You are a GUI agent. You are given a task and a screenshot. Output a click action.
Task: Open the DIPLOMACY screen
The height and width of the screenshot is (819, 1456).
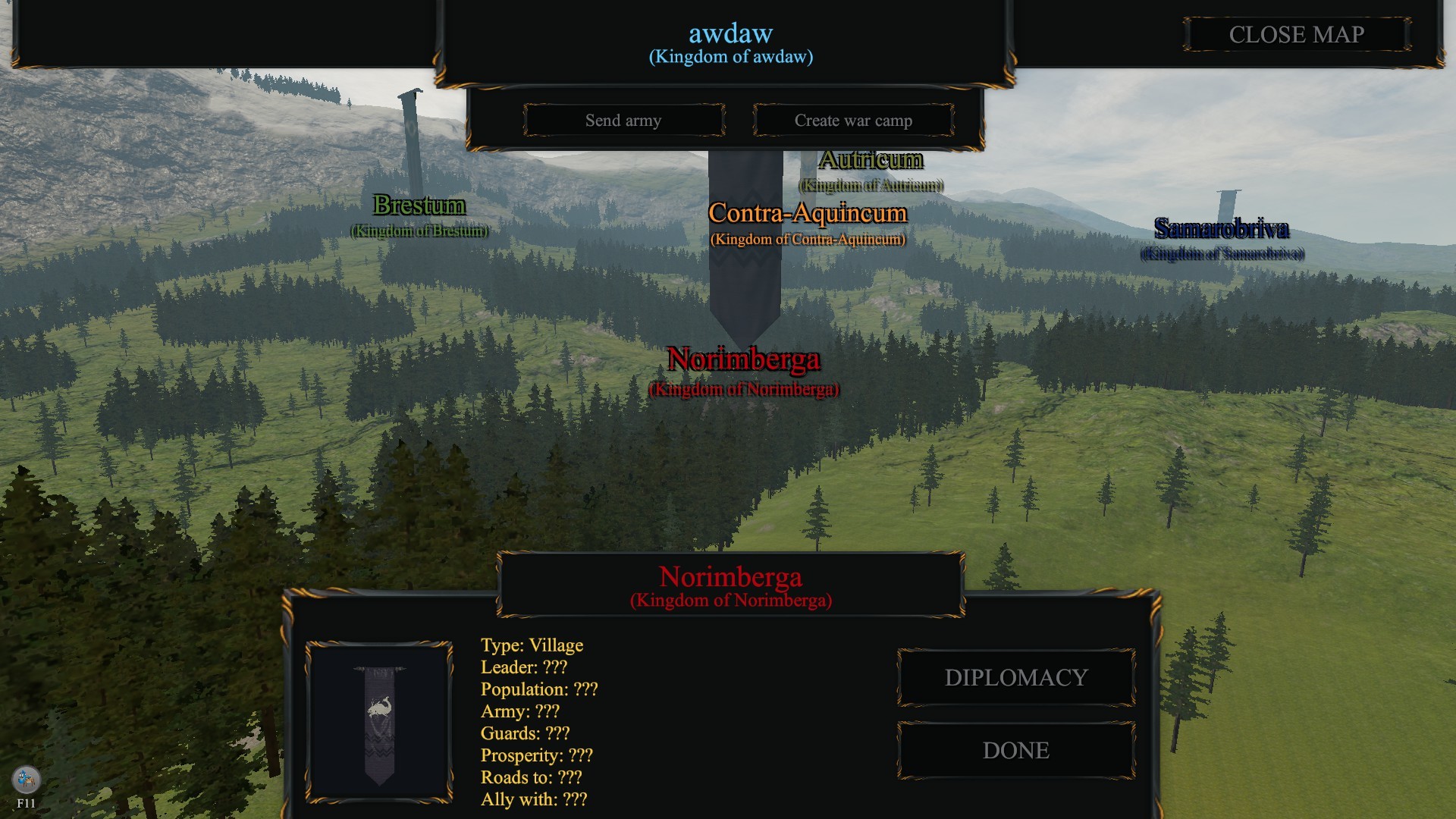click(x=1015, y=677)
